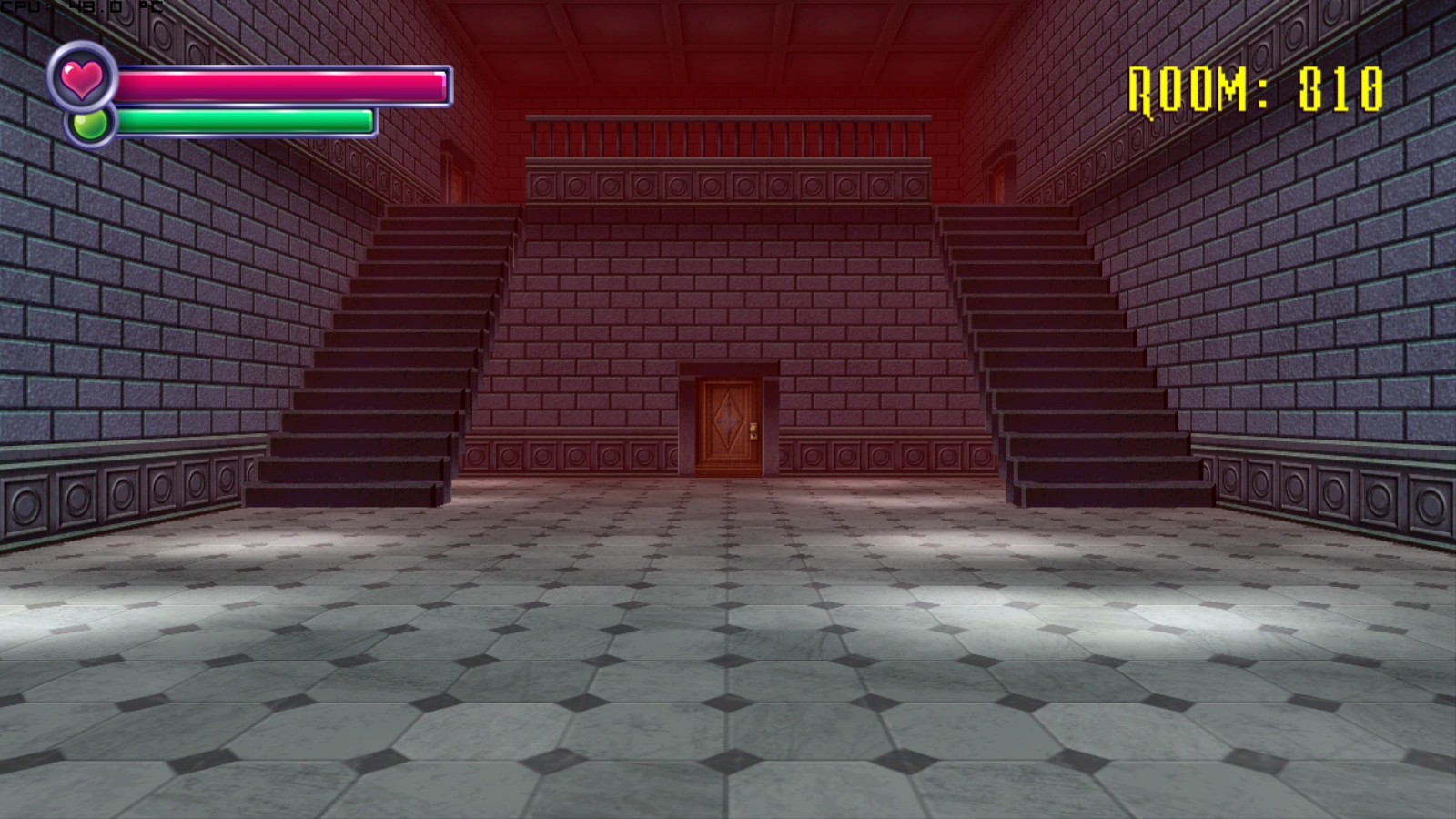Click the diamond star emblem on the door
This screenshot has width=1456, height=819.
coord(728,419)
